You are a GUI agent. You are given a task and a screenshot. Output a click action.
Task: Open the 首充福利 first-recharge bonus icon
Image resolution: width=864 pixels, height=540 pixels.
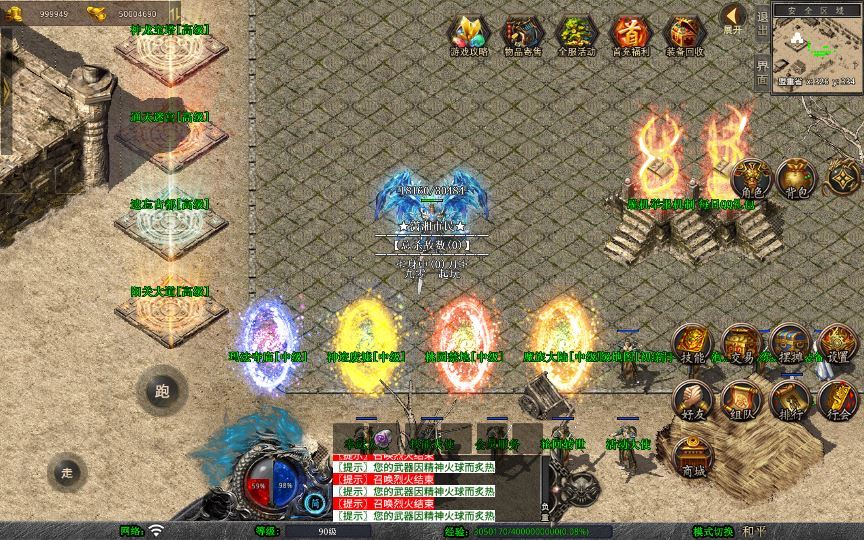[630, 36]
